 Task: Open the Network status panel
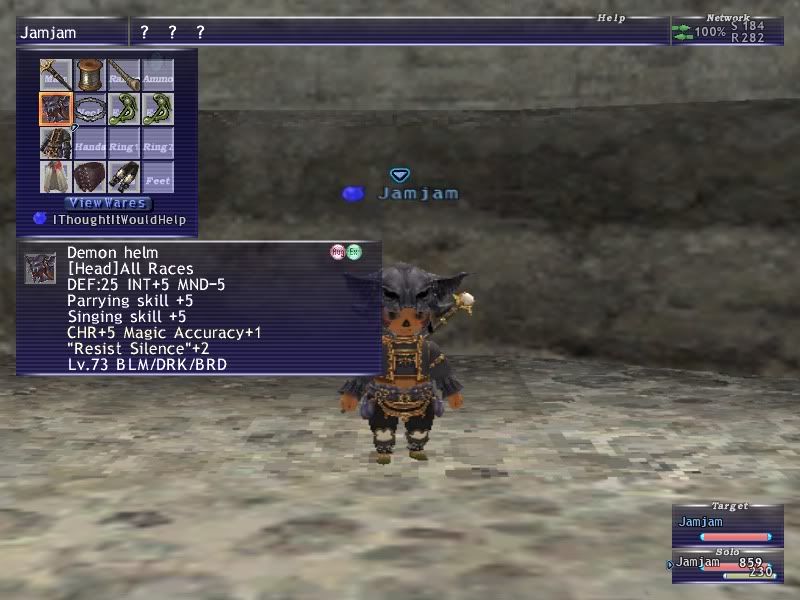point(727,31)
